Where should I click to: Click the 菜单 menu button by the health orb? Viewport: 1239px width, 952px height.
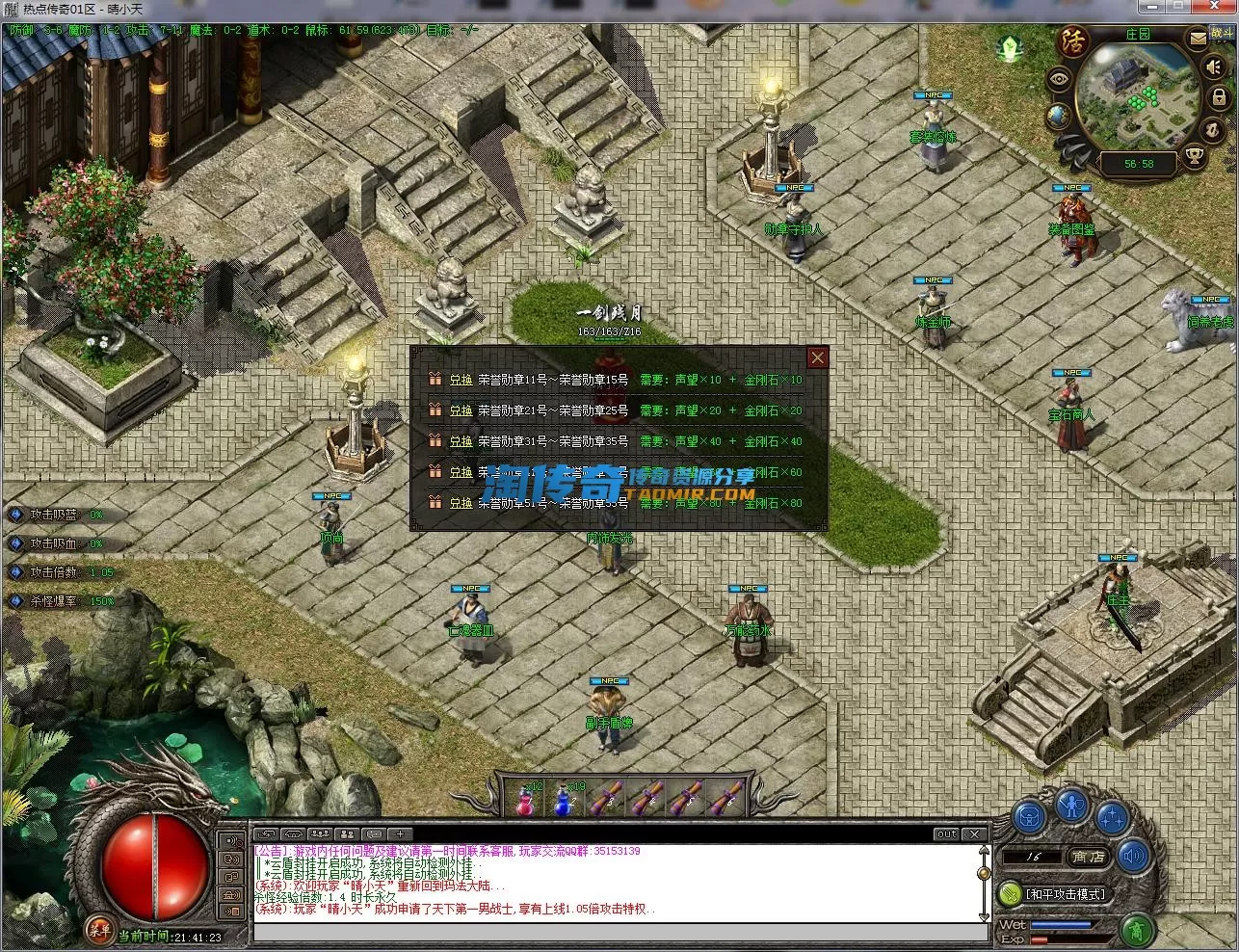[x=98, y=930]
